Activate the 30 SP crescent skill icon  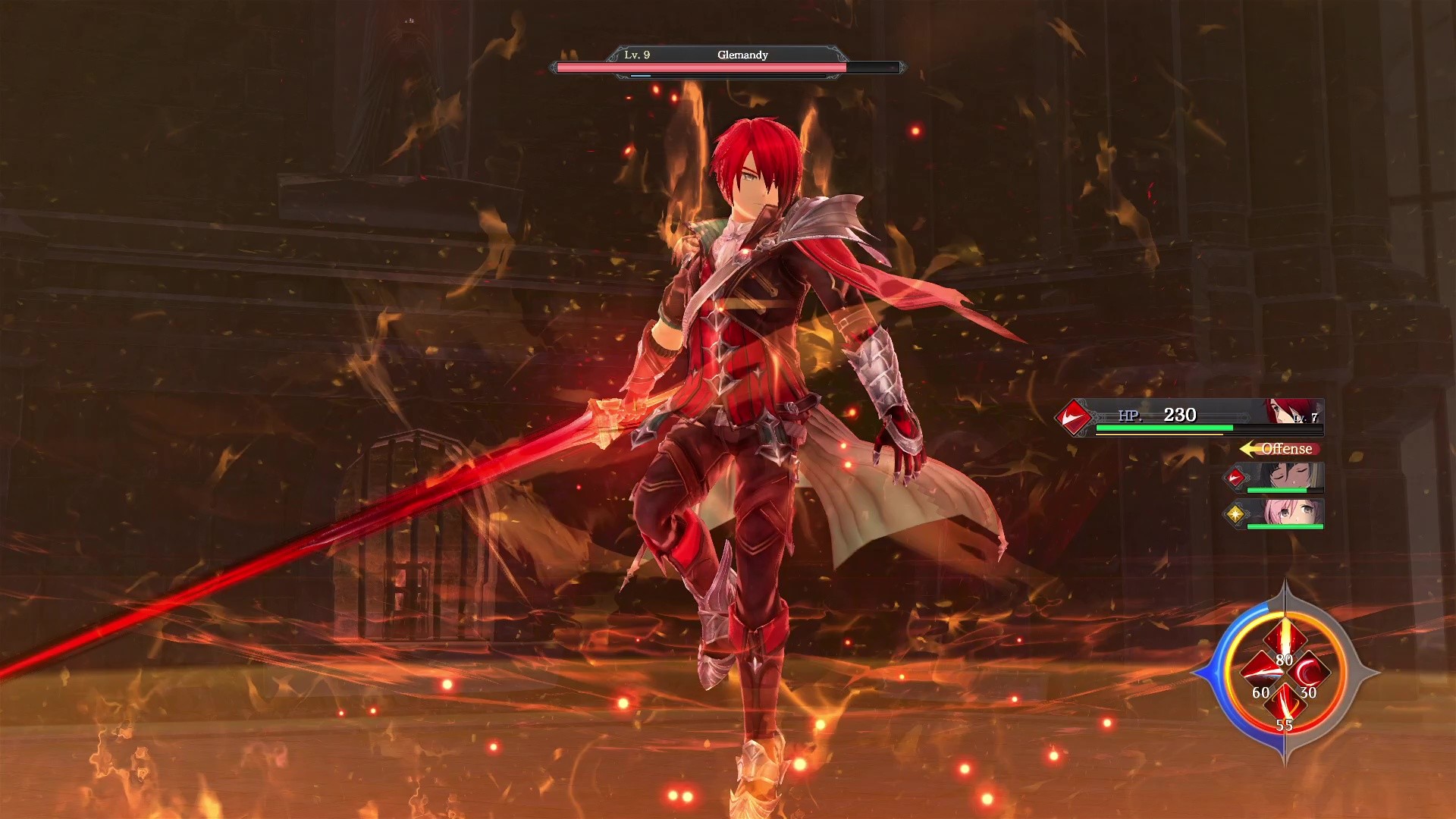(1308, 673)
